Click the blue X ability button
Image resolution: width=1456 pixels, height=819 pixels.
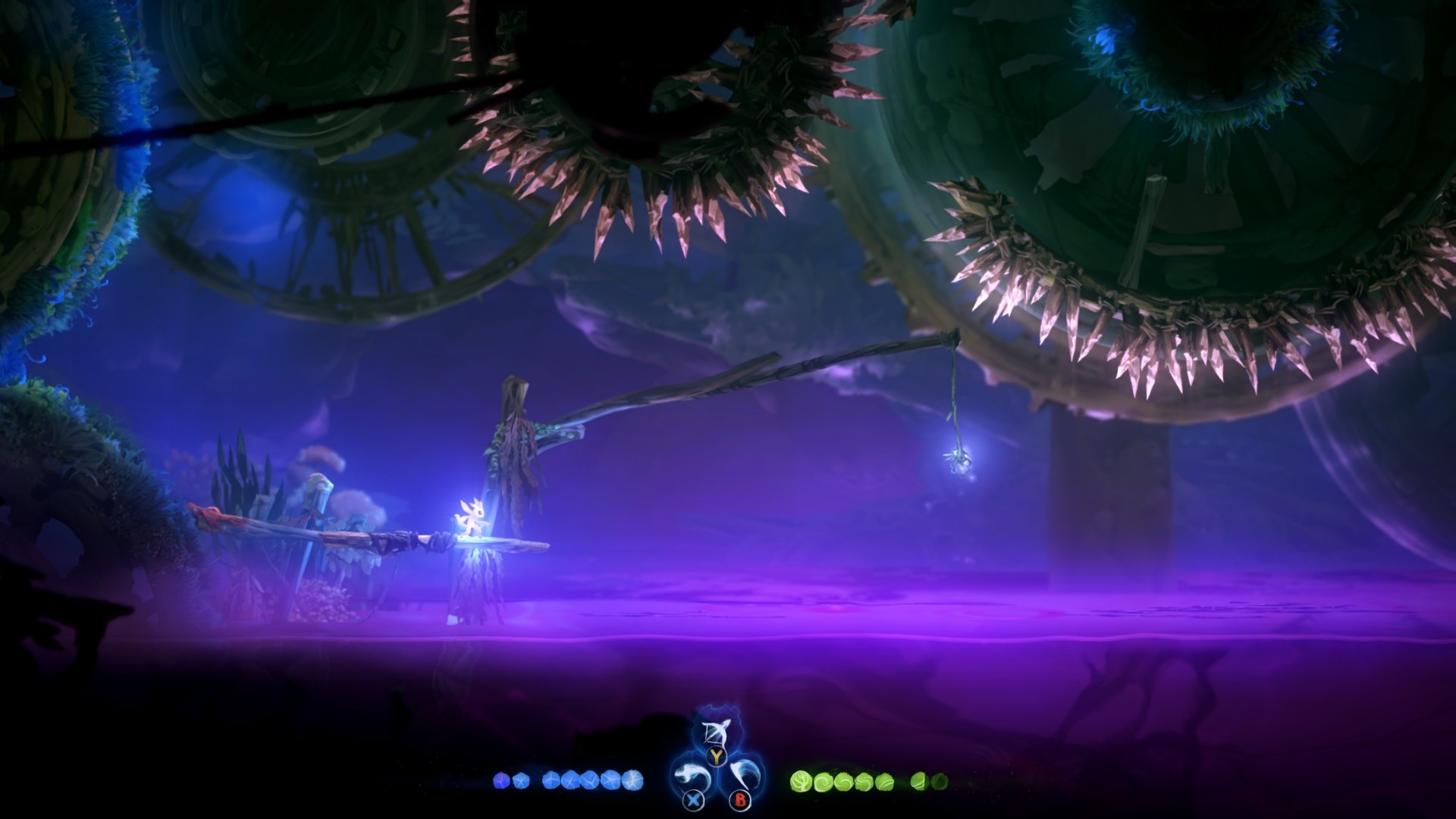tap(693, 799)
